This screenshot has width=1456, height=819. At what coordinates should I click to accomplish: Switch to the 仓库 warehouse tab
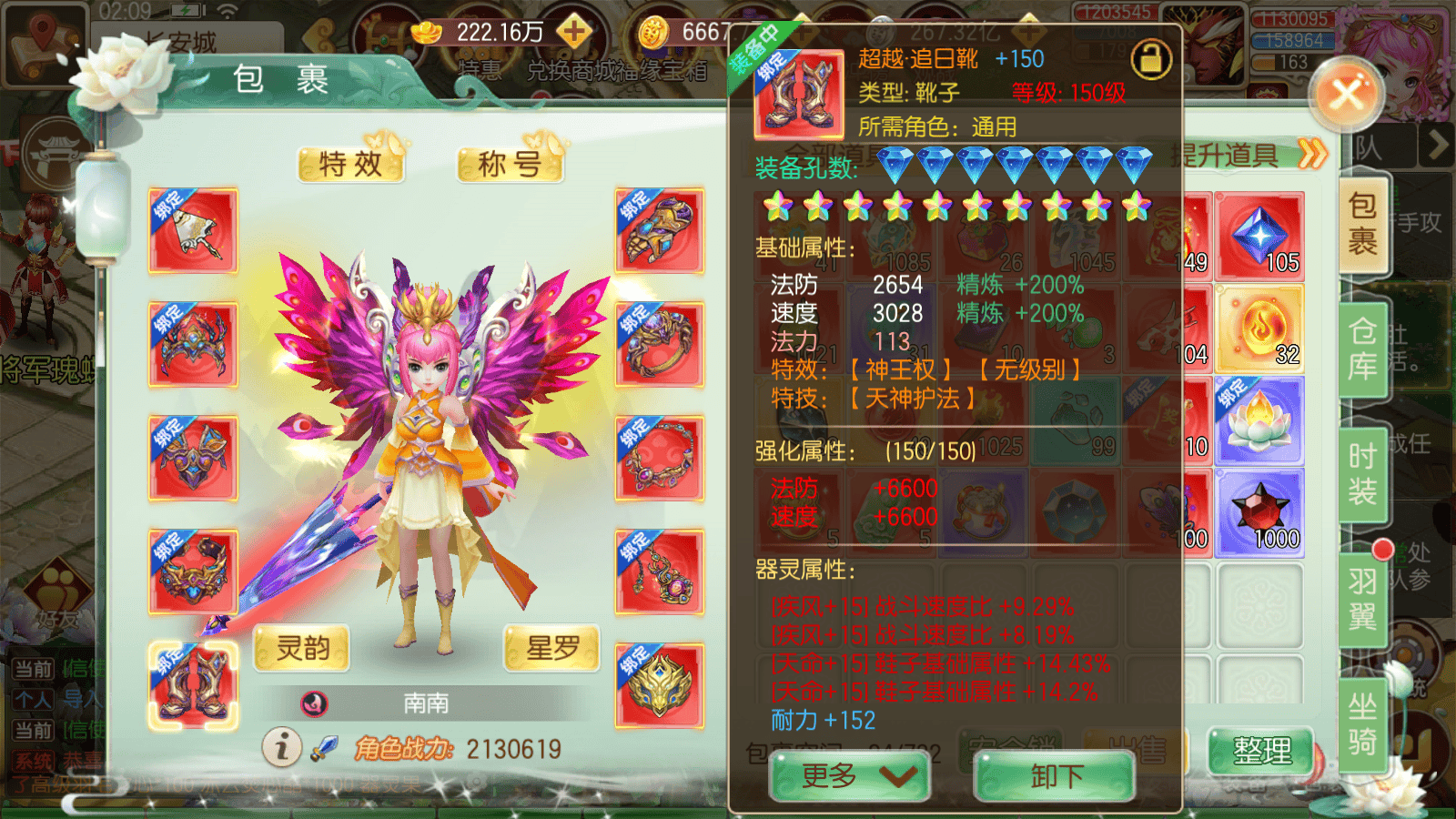[1362, 348]
